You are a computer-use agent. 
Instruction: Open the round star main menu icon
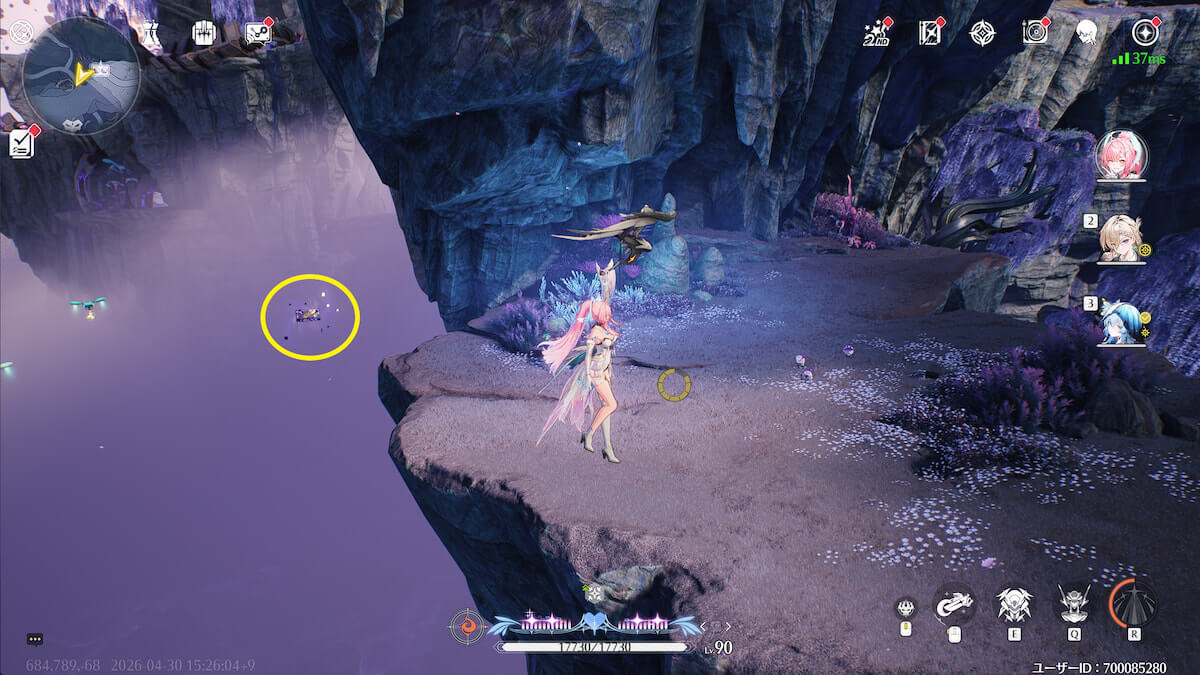point(1145,33)
